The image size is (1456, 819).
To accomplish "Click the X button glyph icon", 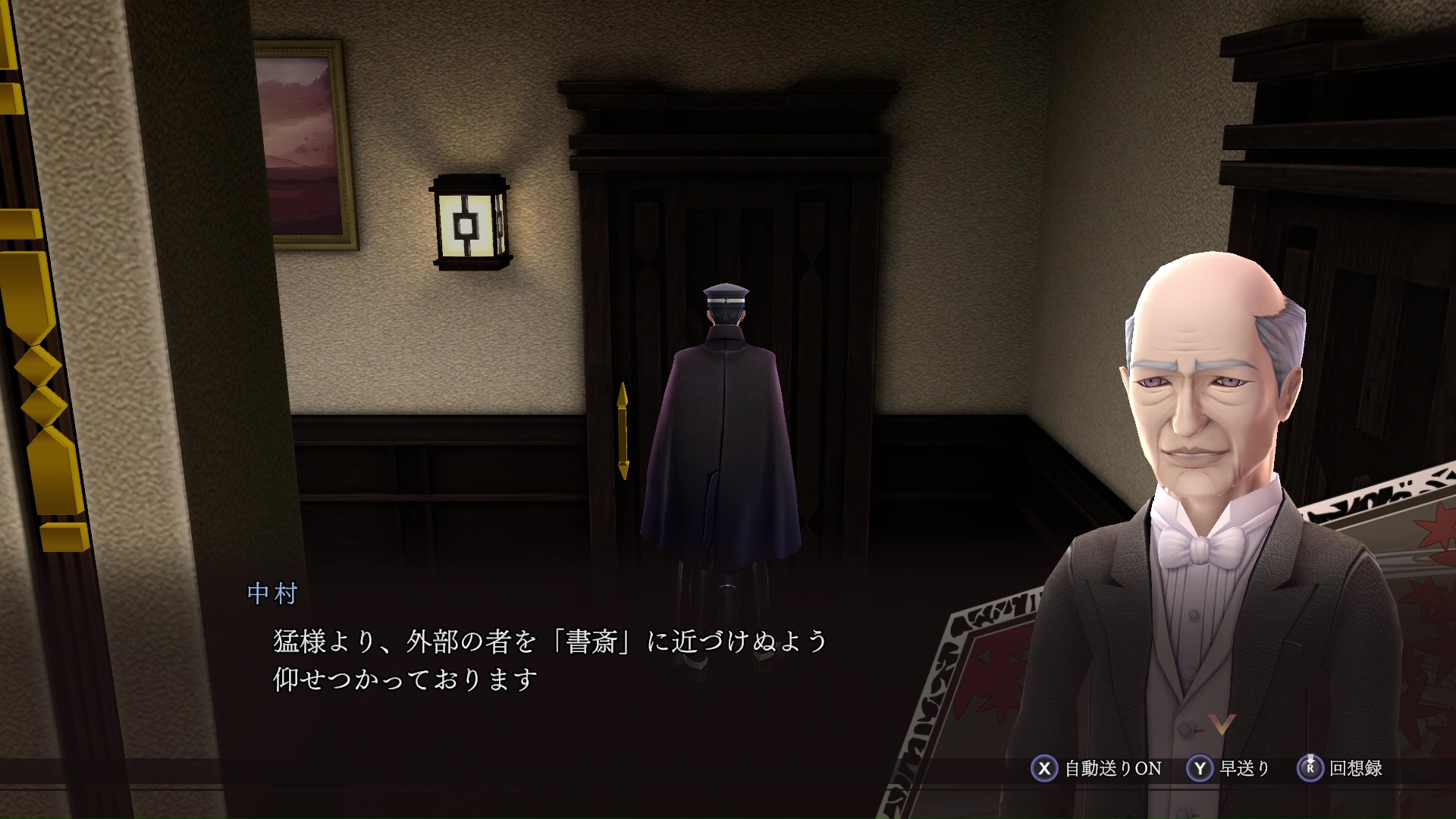I will (x=1045, y=768).
